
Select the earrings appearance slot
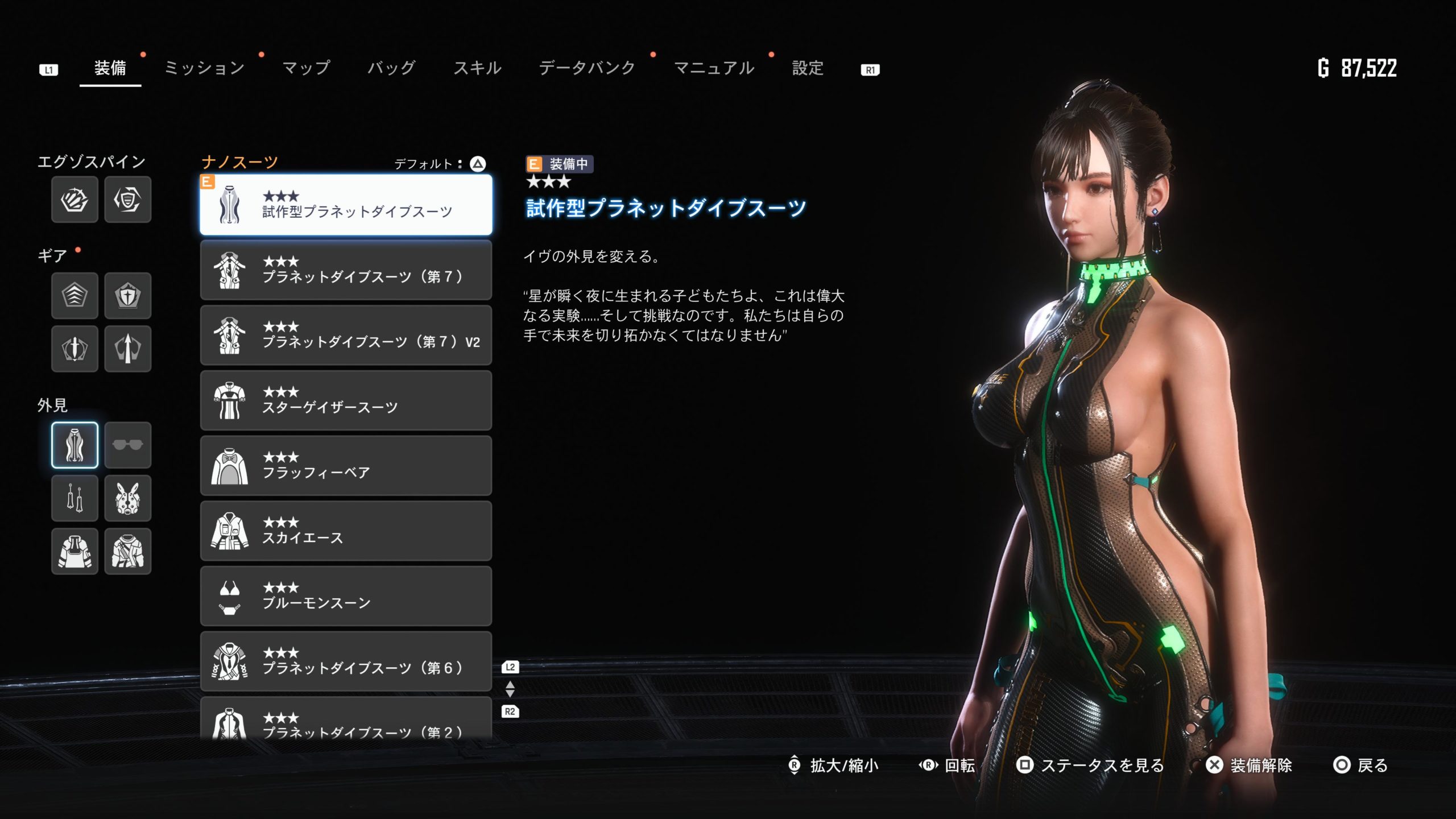[x=75, y=498]
